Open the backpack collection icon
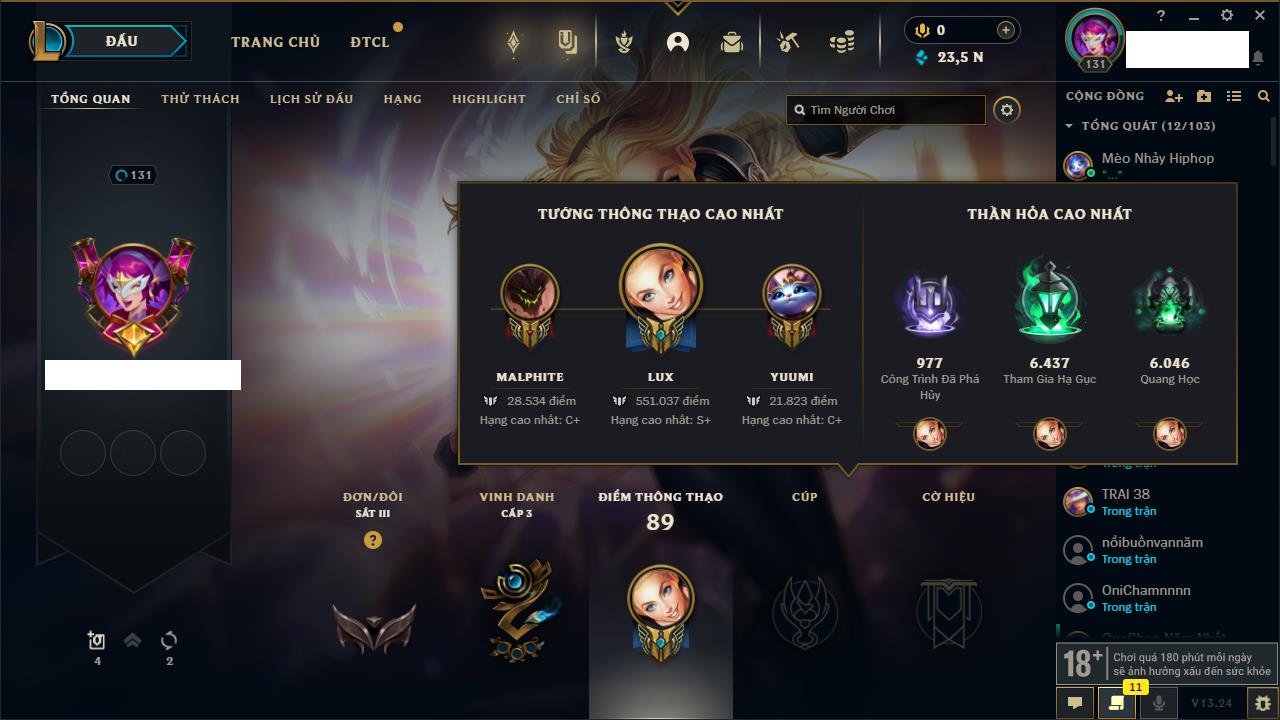The height and width of the screenshot is (720, 1280). (x=732, y=42)
